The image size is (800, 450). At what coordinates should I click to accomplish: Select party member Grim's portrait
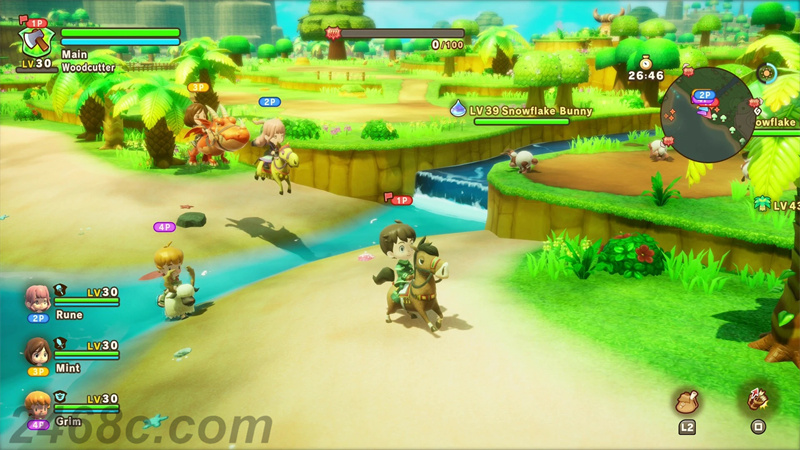38,403
